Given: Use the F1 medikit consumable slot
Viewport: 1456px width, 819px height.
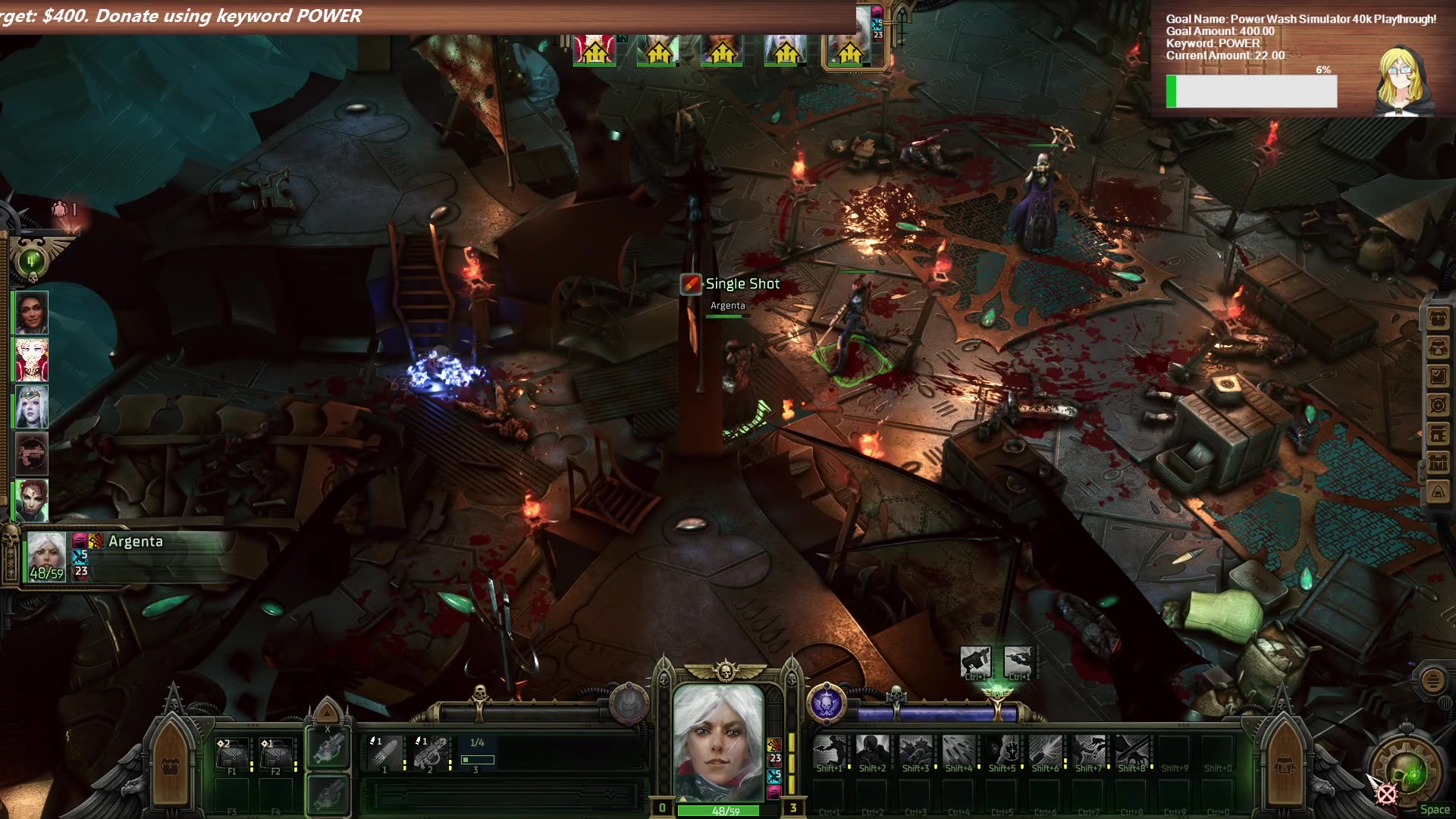Looking at the screenshot, I should tap(232, 754).
